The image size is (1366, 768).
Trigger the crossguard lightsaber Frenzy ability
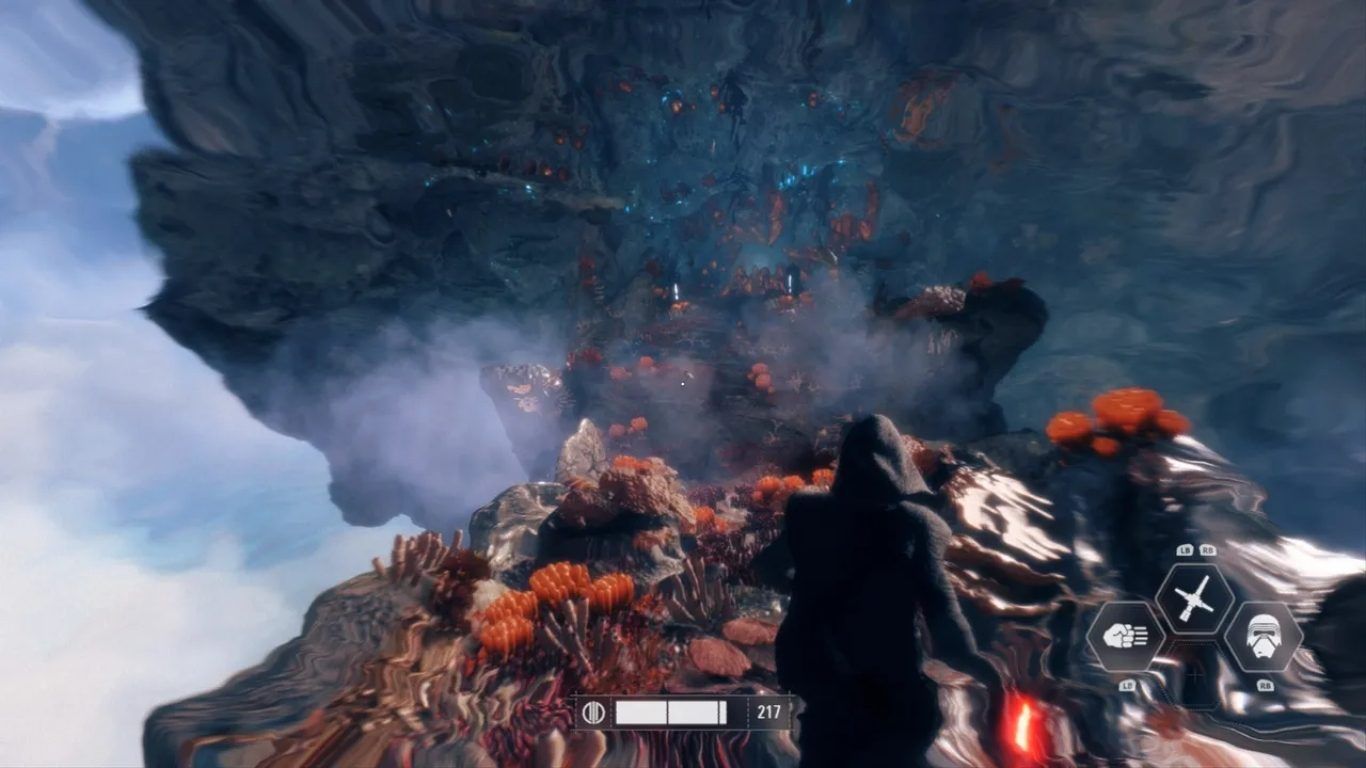1194,599
